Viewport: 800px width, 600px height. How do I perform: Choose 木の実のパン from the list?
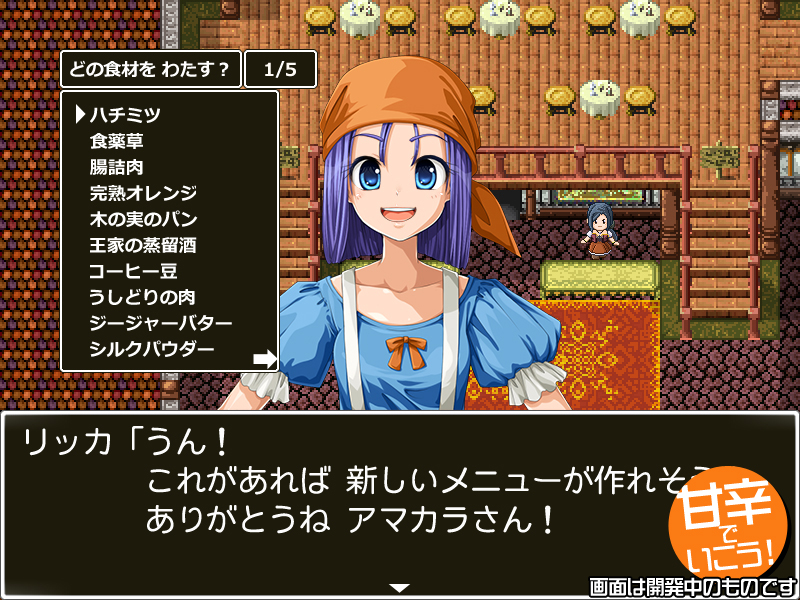point(143,219)
